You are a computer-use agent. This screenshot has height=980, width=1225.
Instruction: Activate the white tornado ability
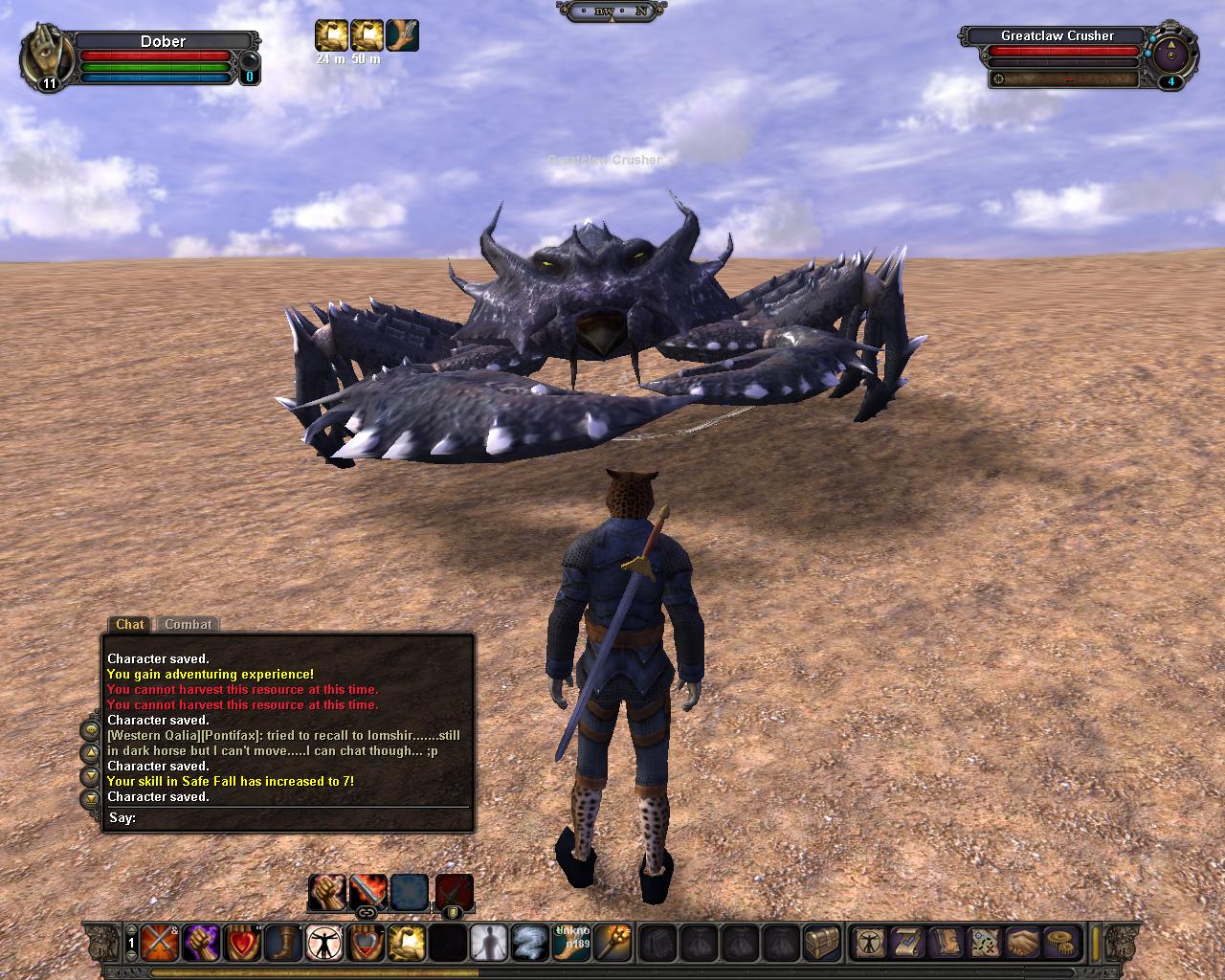[531, 943]
